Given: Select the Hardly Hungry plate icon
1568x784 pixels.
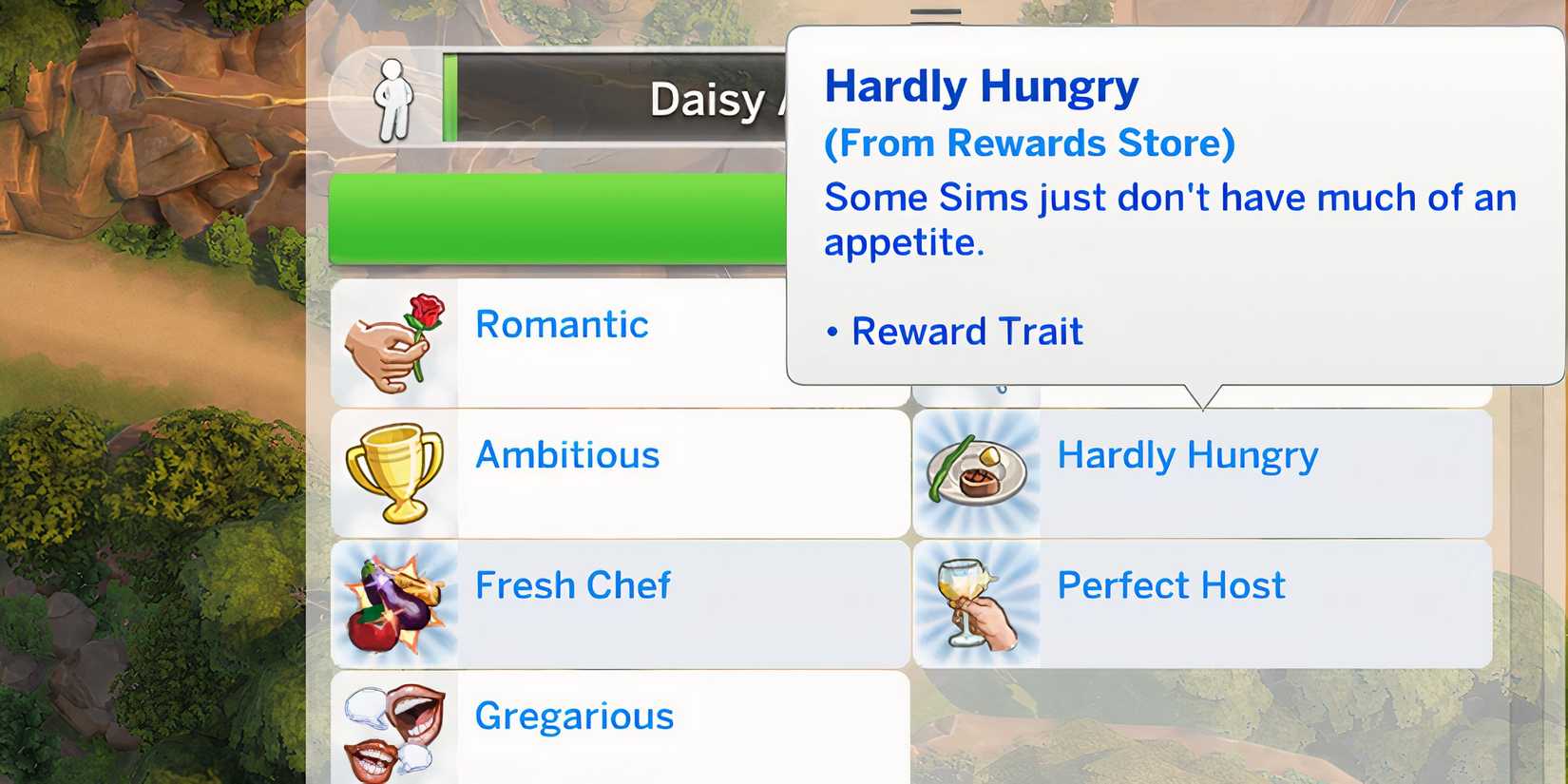Looking at the screenshot, I should (978, 472).
